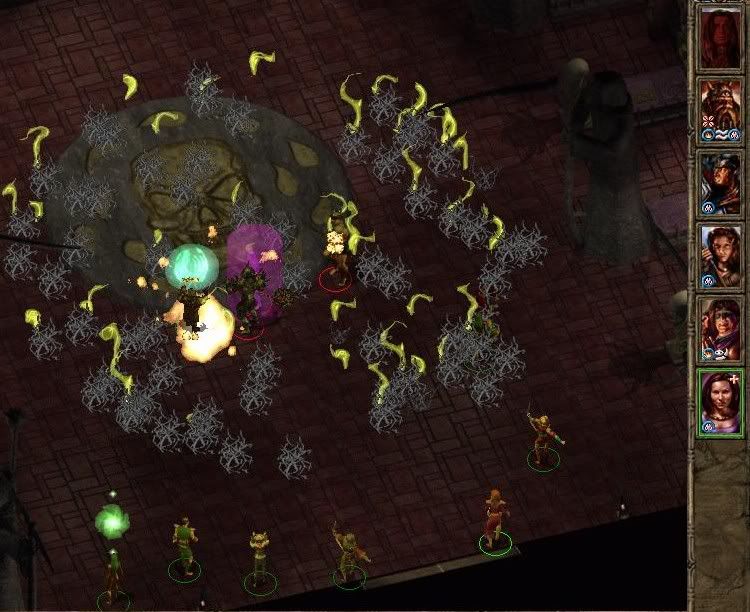Select the red-tinted top party portrait
Viewport: 750px width, 612px height.
[719, 38]
